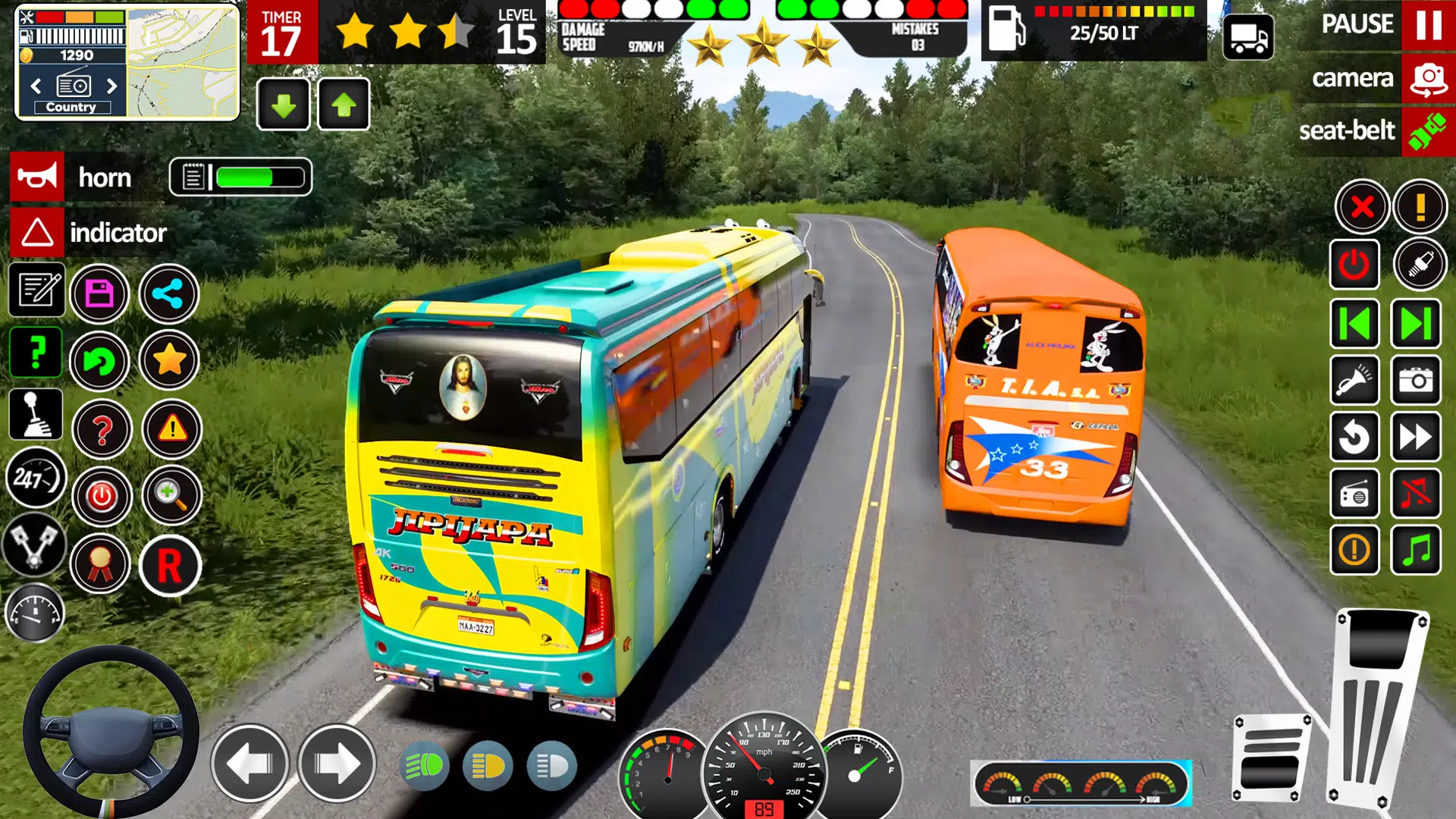This screenshot has width=1456, height=819.
Task: Steer left with the left arrow button
Action: (x=249, y=764)
